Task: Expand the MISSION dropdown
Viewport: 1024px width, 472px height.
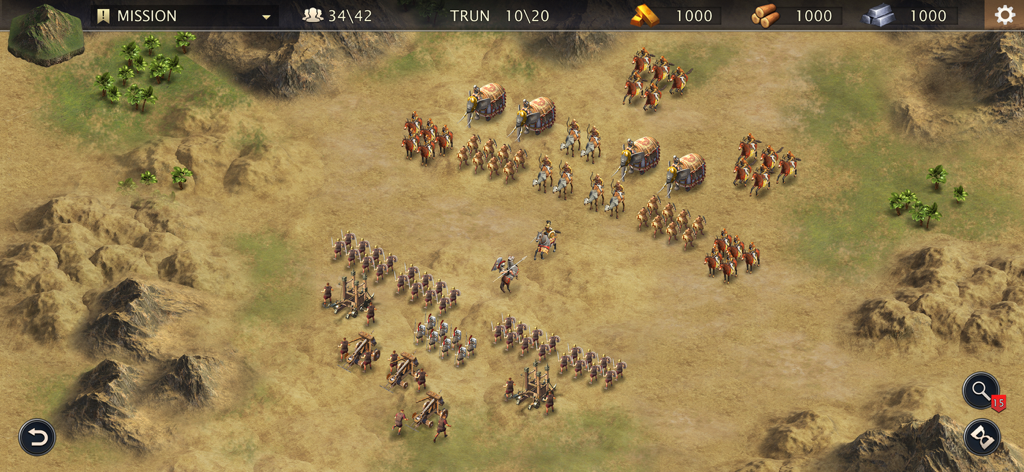Action: pyautogui.click(x=266, y=16)
